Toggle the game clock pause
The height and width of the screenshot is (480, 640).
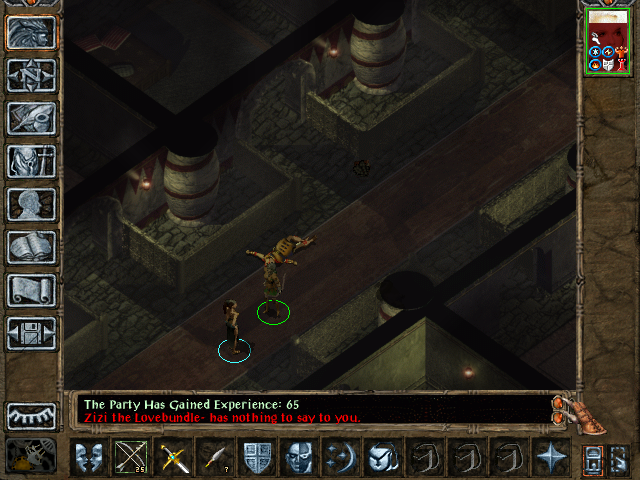point(30,457)
